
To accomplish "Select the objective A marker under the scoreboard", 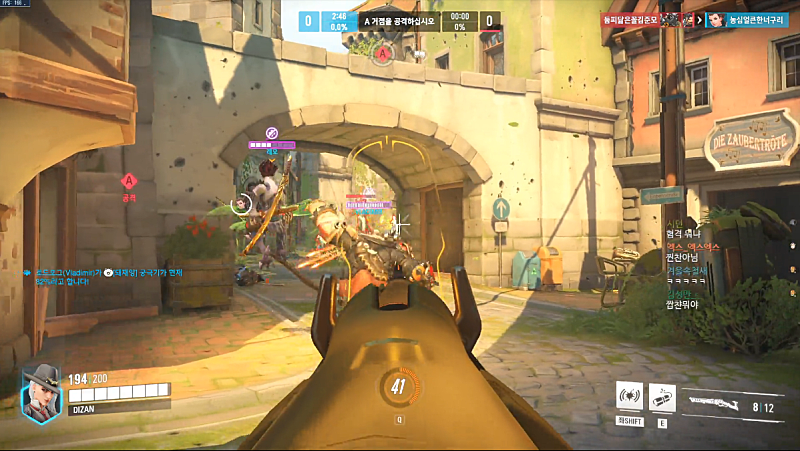I will 385,51.
